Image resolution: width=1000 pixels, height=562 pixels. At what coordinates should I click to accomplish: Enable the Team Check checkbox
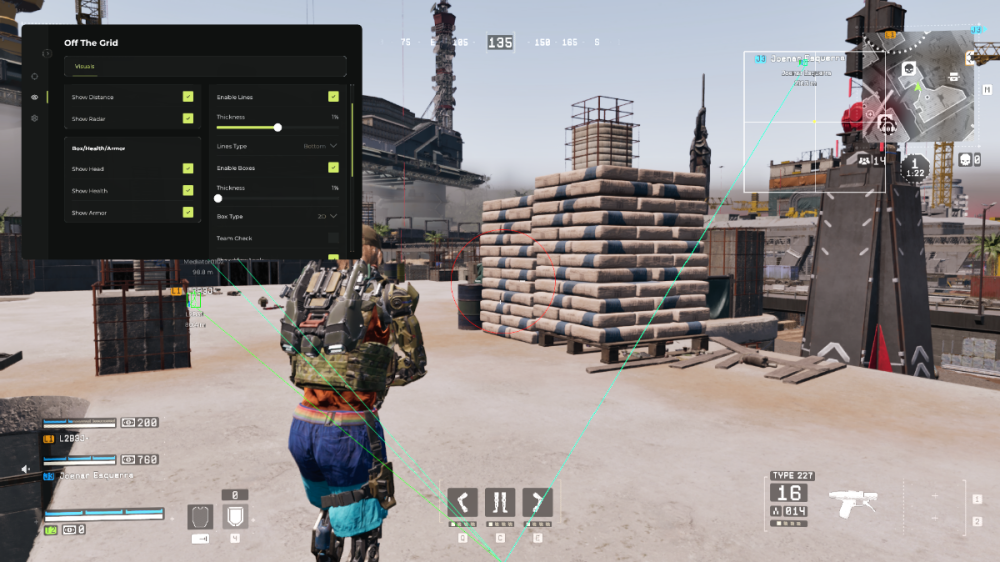point(333,238)
